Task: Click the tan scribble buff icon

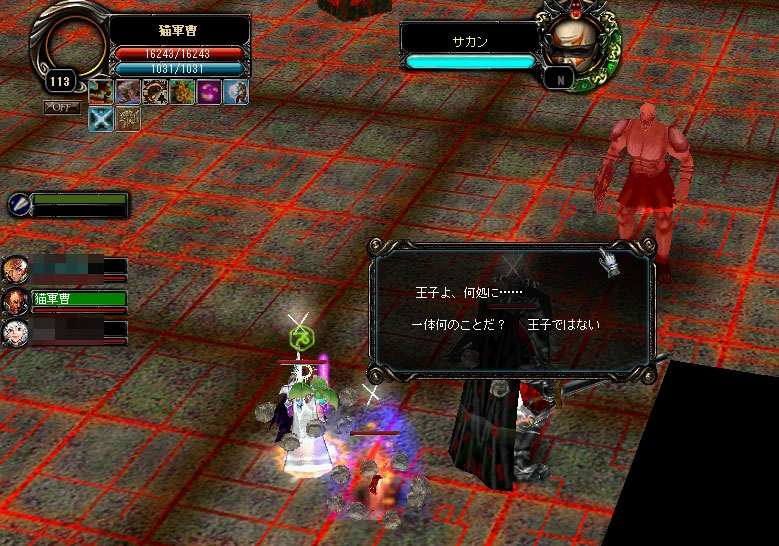Action: pos(127,119)
